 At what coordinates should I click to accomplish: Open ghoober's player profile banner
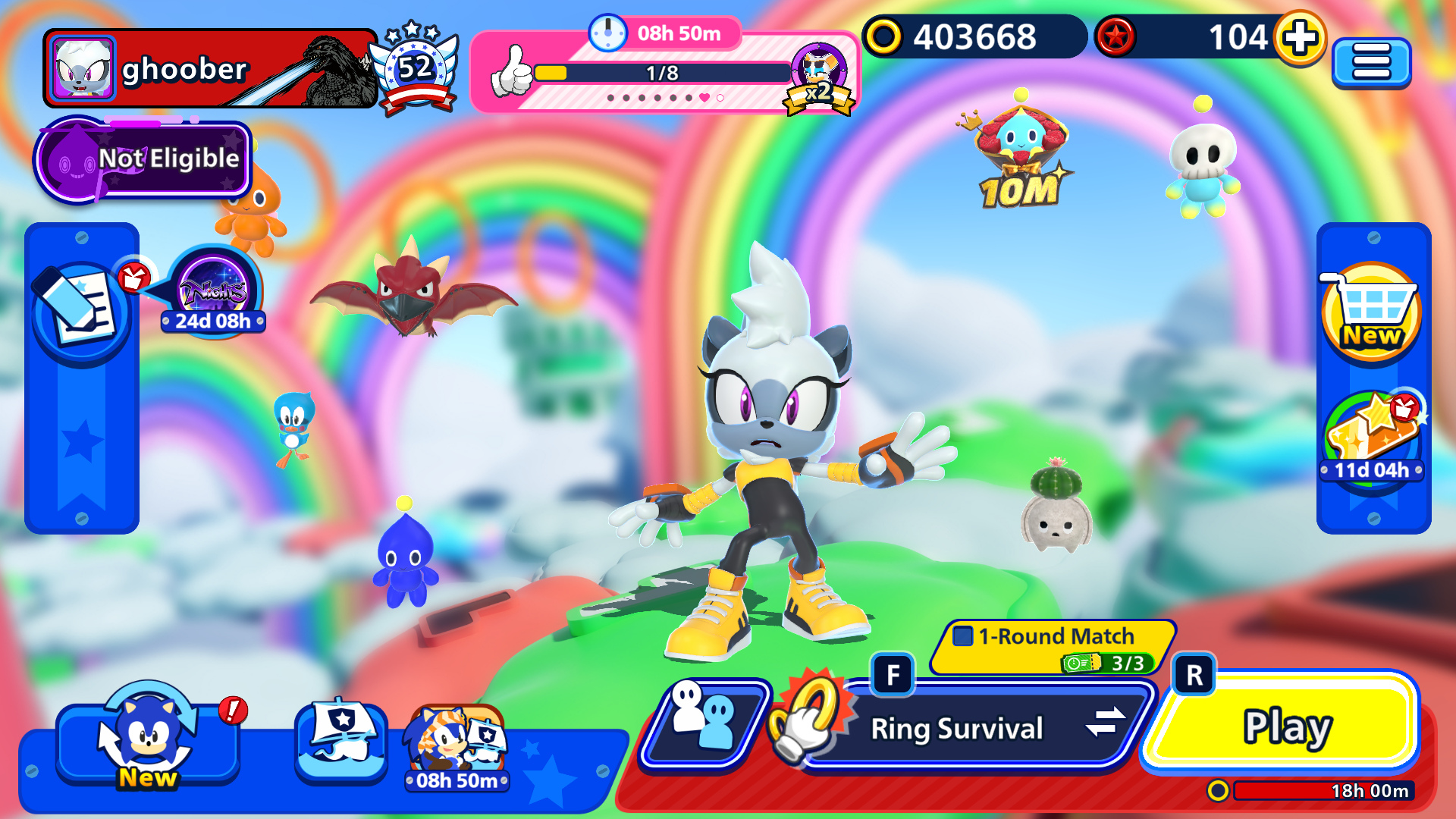pos(210,69)
